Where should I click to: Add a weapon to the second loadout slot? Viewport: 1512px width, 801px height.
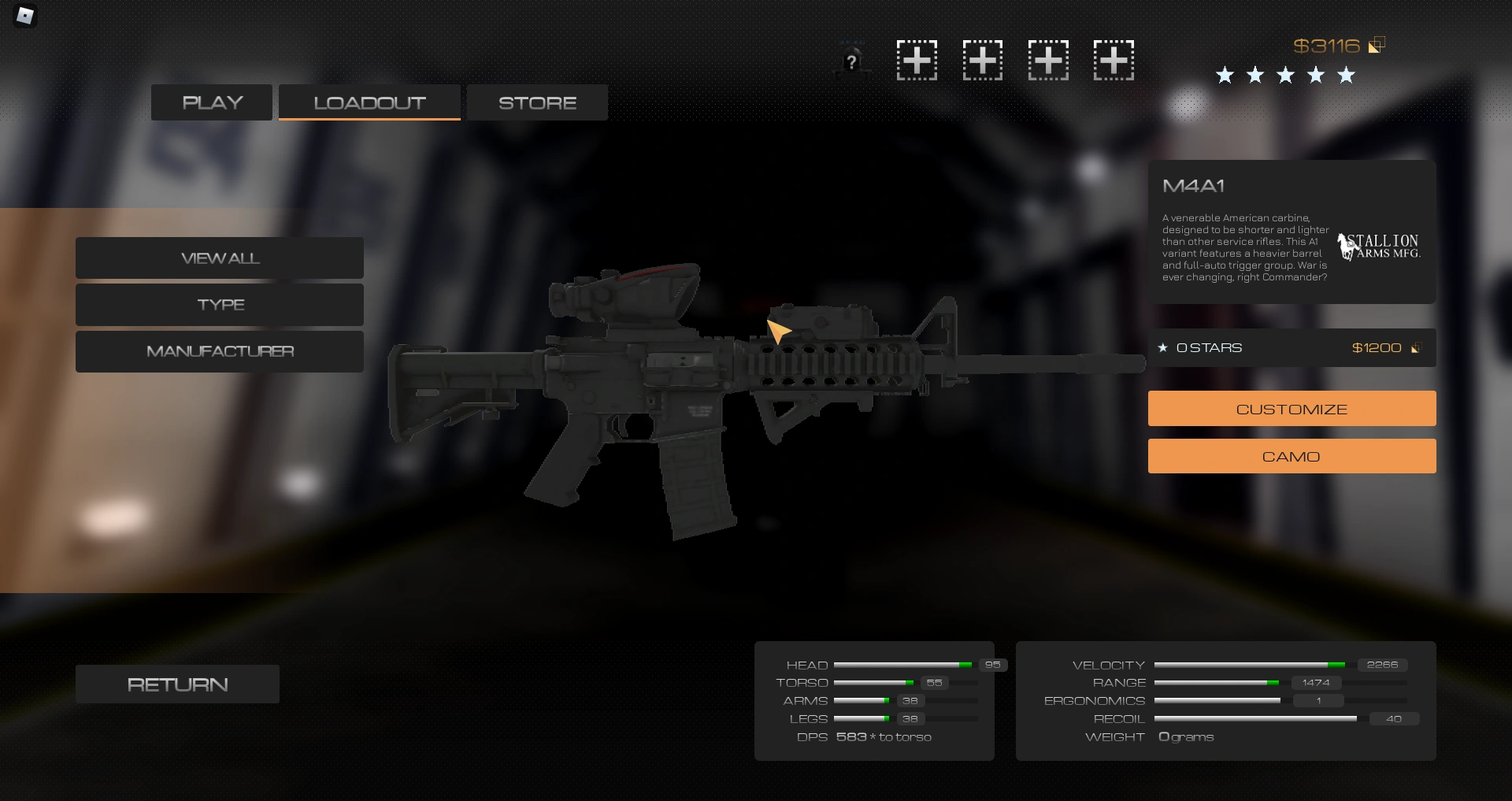click(981, 60)
